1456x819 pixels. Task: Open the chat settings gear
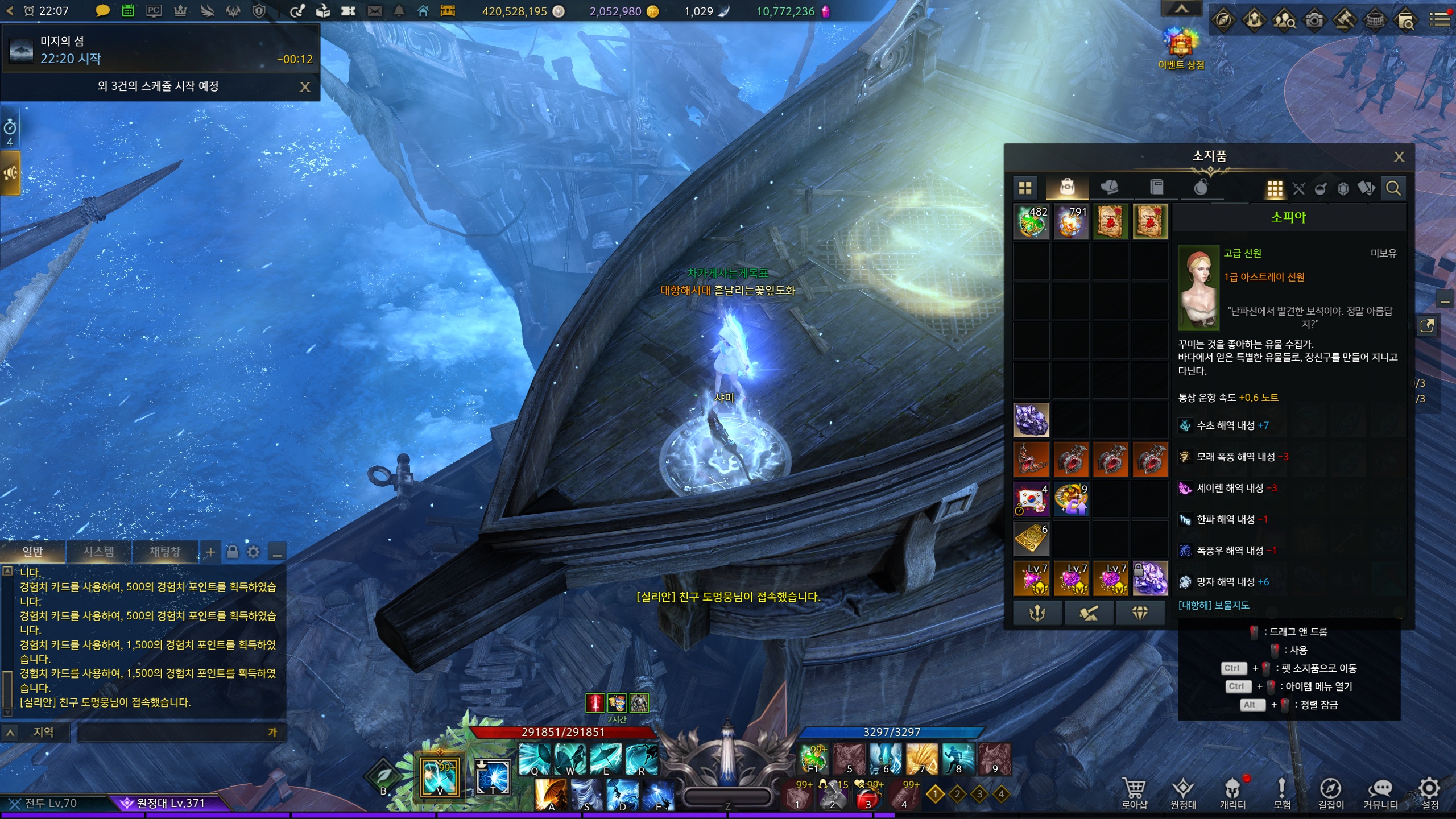tap(254, 552)
